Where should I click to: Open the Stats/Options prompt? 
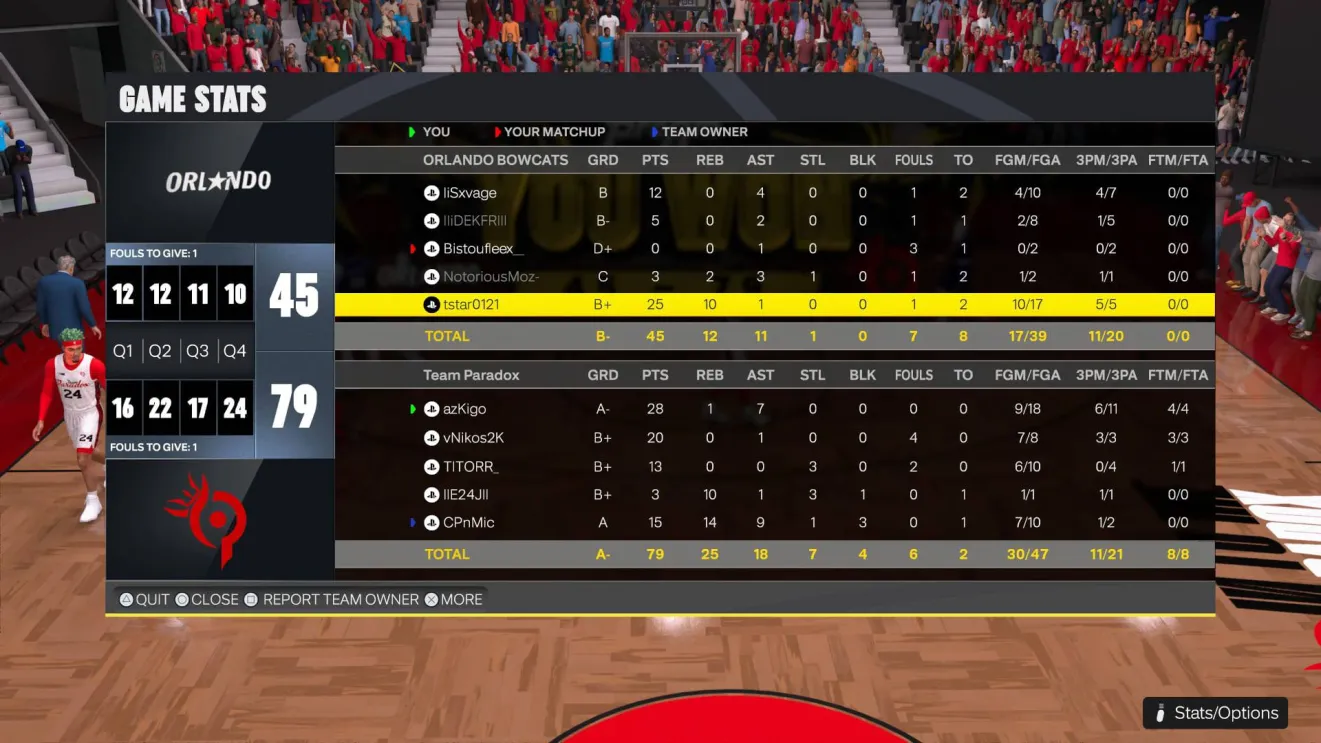tap(1215, 713)
